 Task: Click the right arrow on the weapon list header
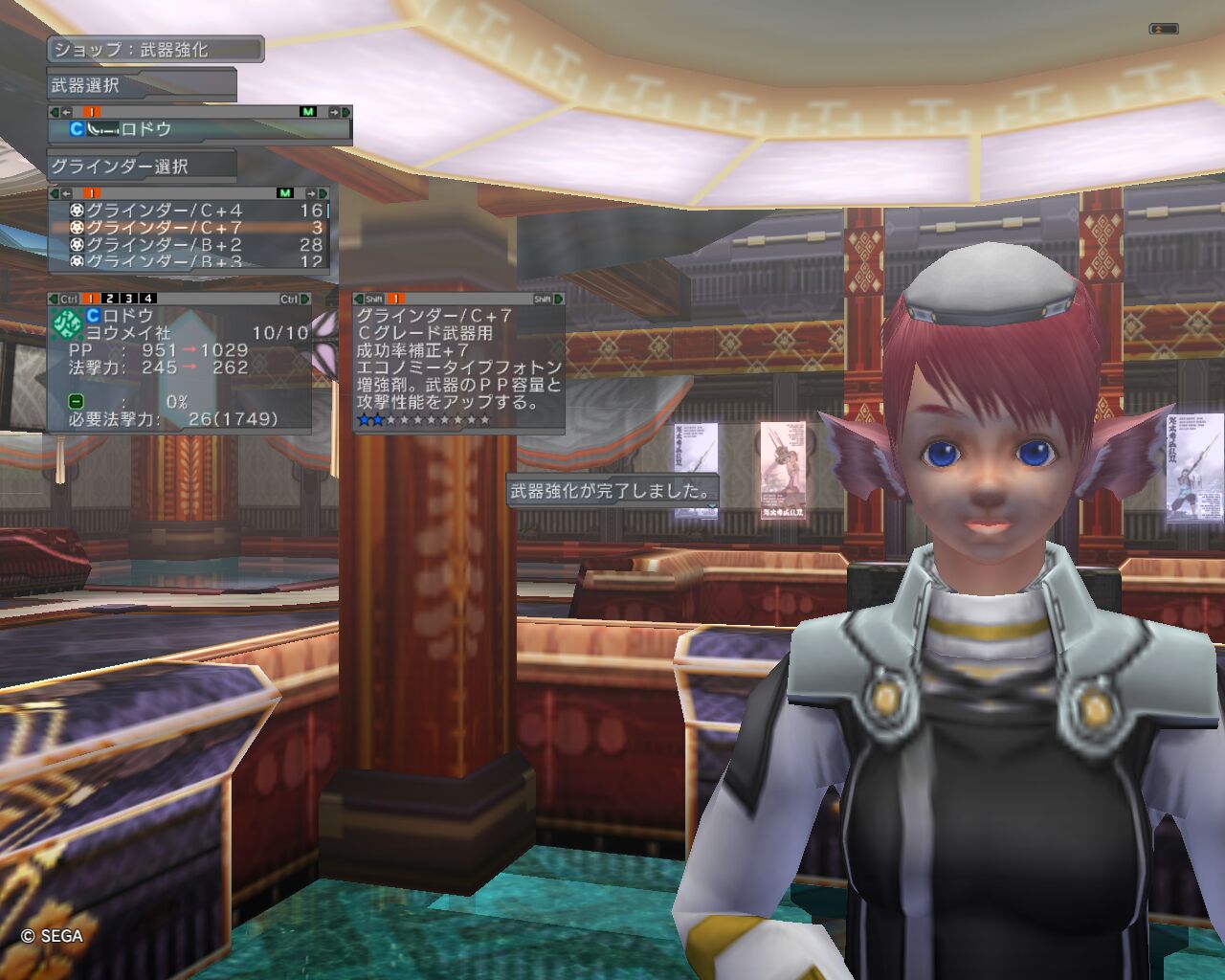(x=334, y=112)
